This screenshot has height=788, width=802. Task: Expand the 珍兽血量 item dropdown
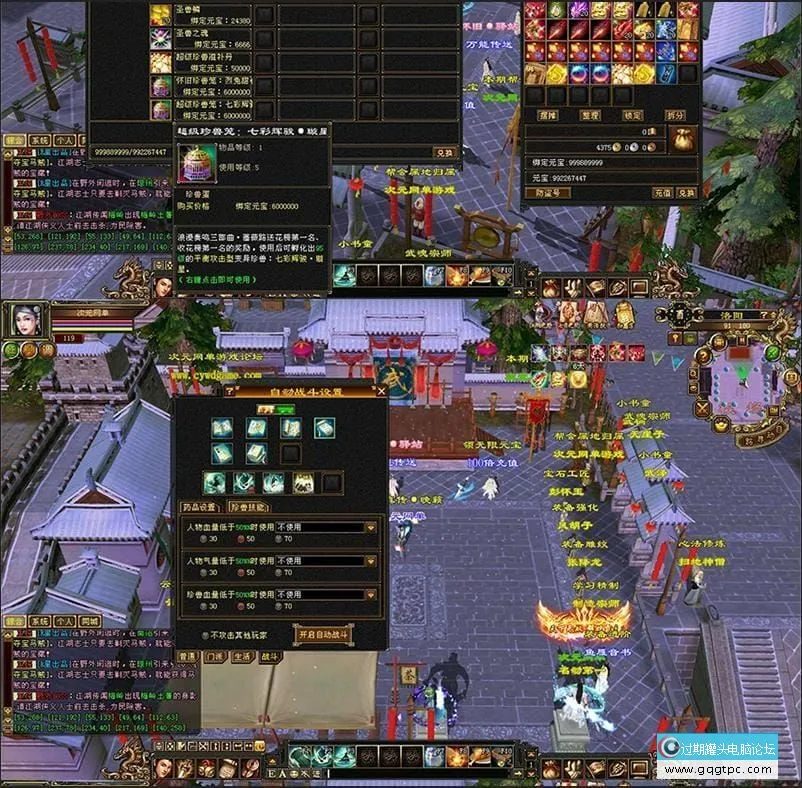[371, 594]
